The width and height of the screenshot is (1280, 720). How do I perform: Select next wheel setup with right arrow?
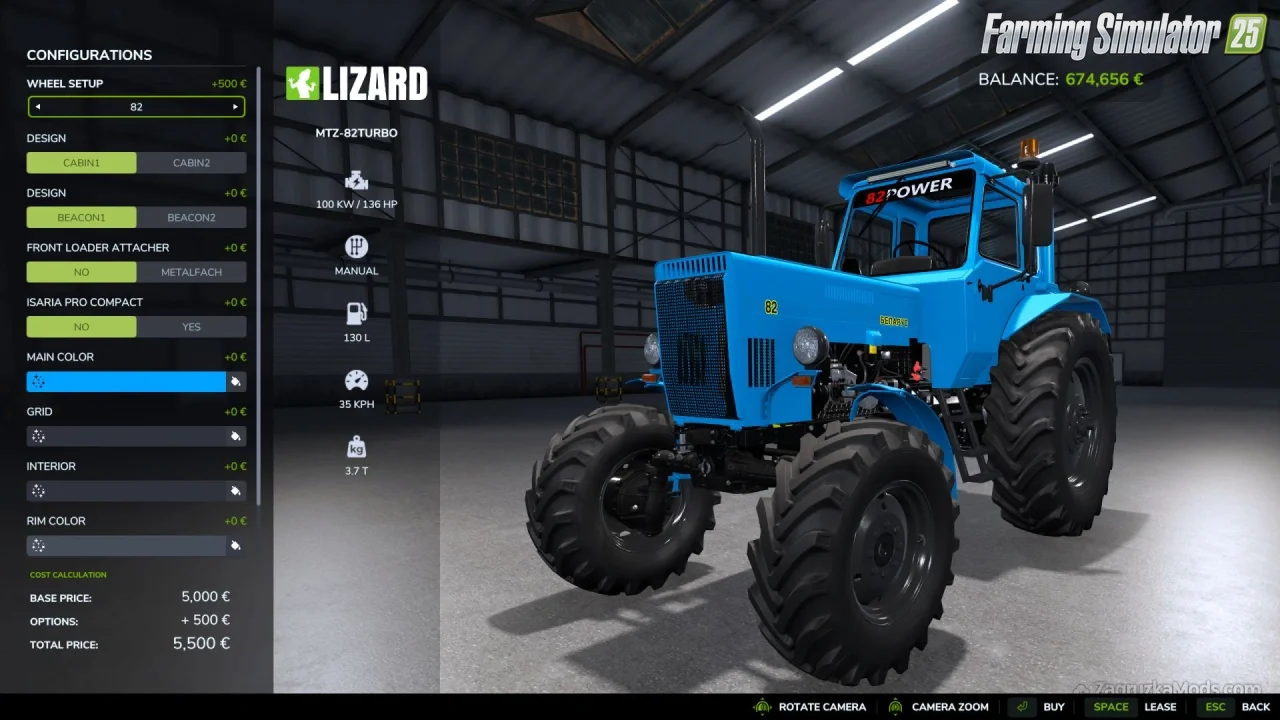click(x=235, y=107)
